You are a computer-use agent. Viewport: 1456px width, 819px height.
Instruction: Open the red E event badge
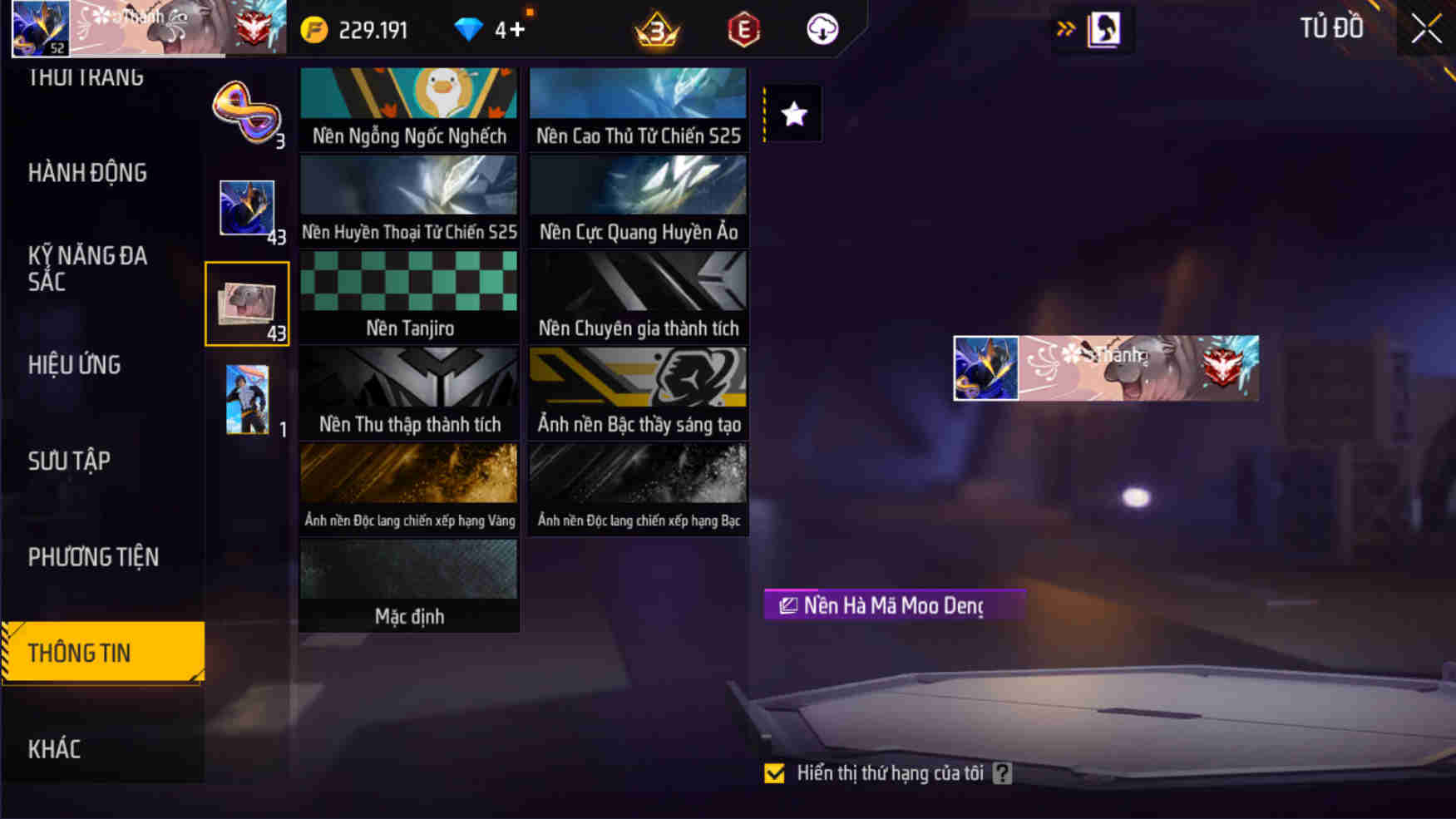(x=744, y=28)
